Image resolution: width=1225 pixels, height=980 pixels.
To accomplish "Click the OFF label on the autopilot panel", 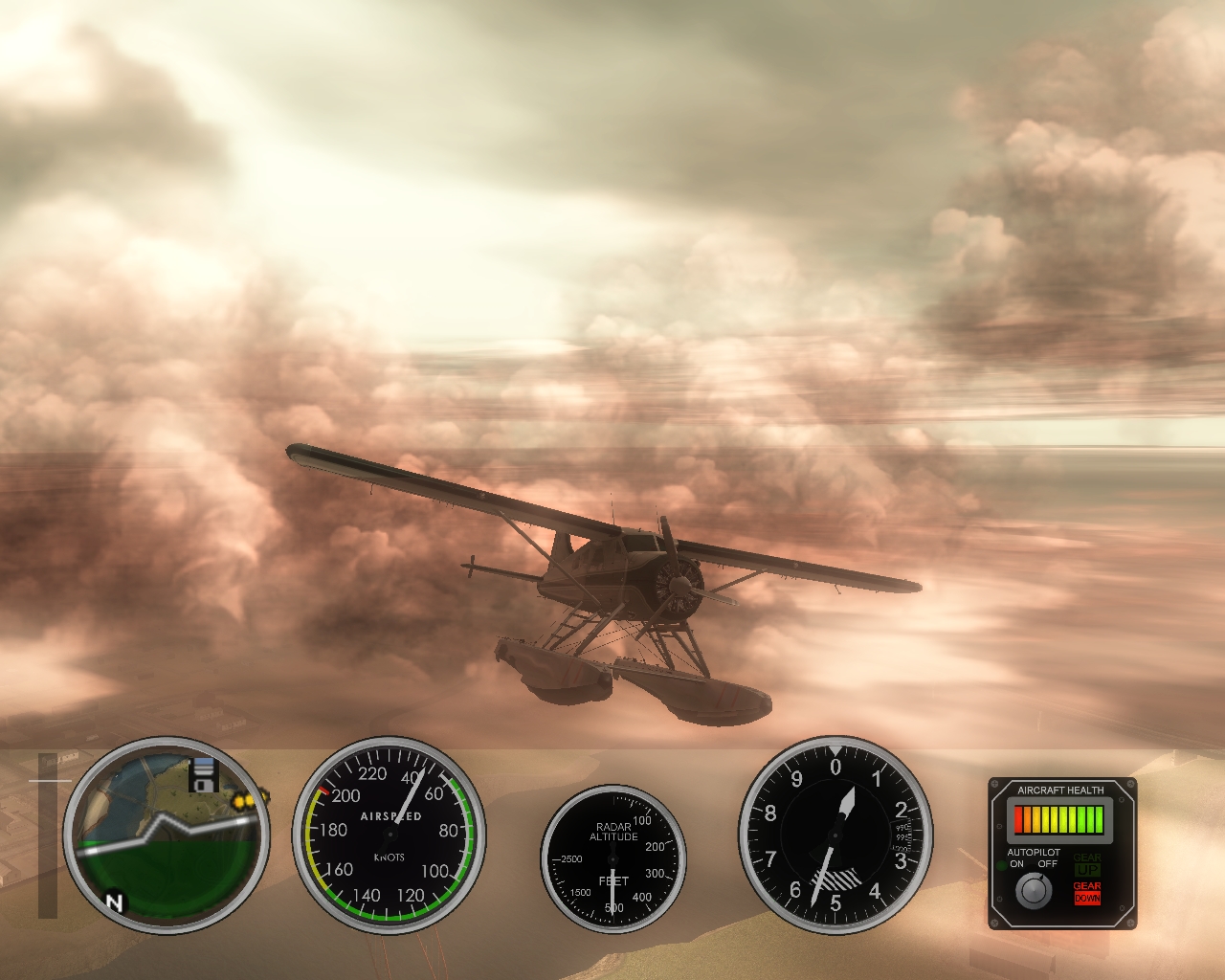I will 1048,863.
